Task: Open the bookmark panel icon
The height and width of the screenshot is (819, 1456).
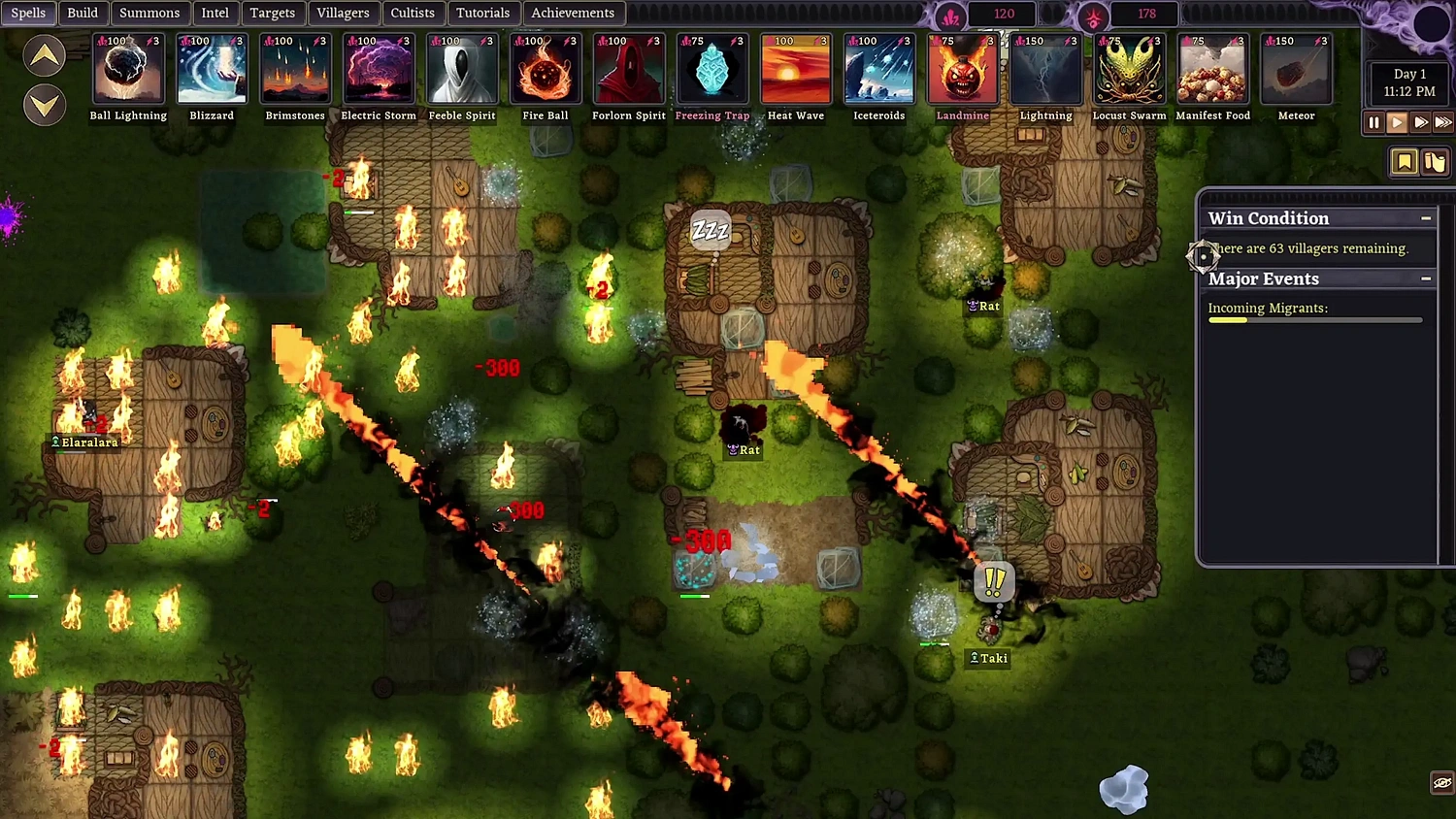Action: coord(1404,162)
